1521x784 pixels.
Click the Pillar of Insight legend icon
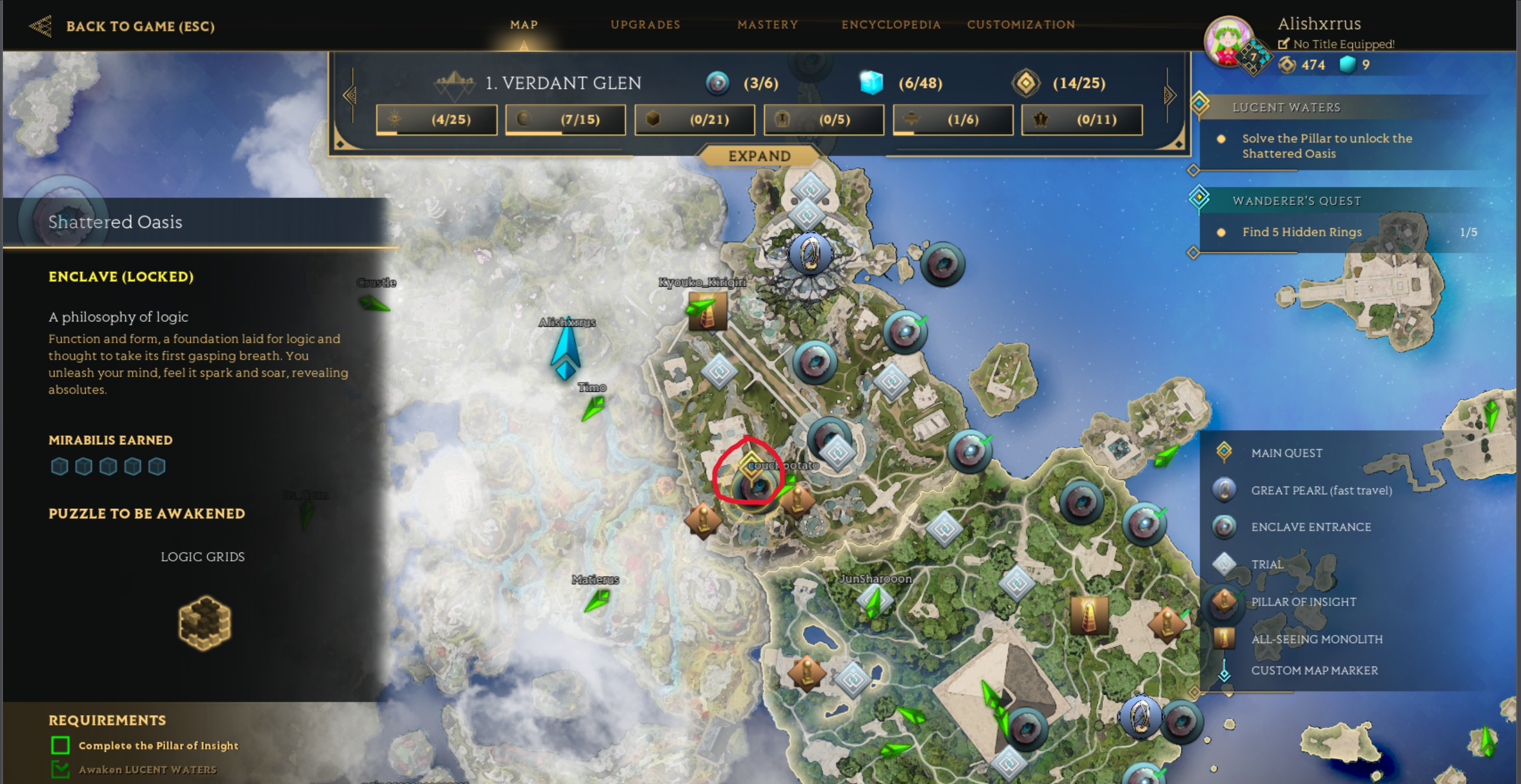click(x=1225, y=602)
